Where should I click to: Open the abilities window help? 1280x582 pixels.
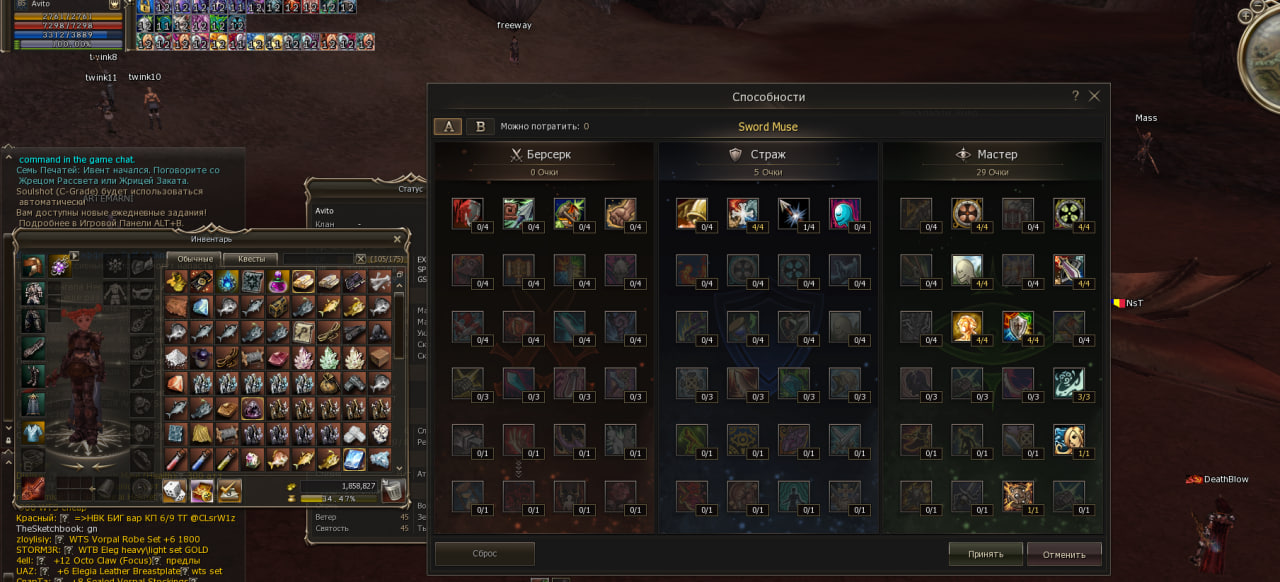[x=1075, y=96]
